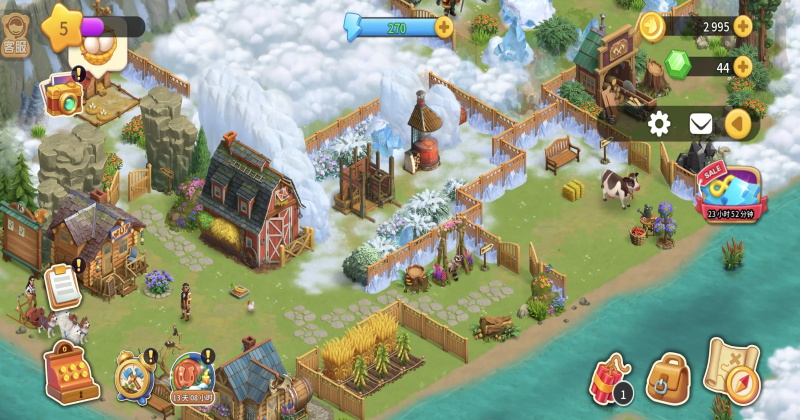
Task: Buy more coins with the plus button
Action: pos(743,26)
